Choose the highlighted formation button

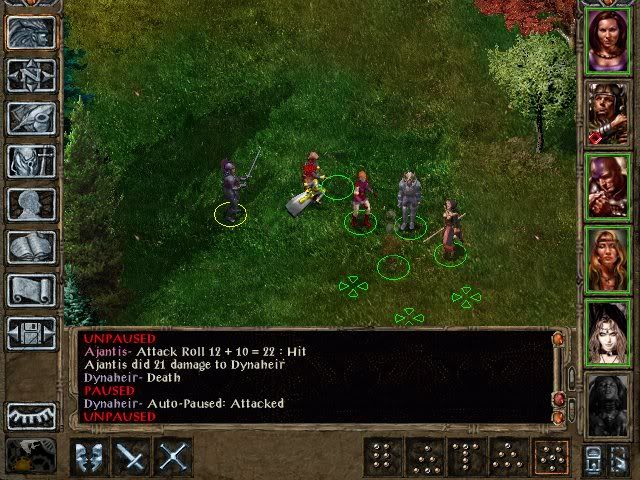coord(549,457)
